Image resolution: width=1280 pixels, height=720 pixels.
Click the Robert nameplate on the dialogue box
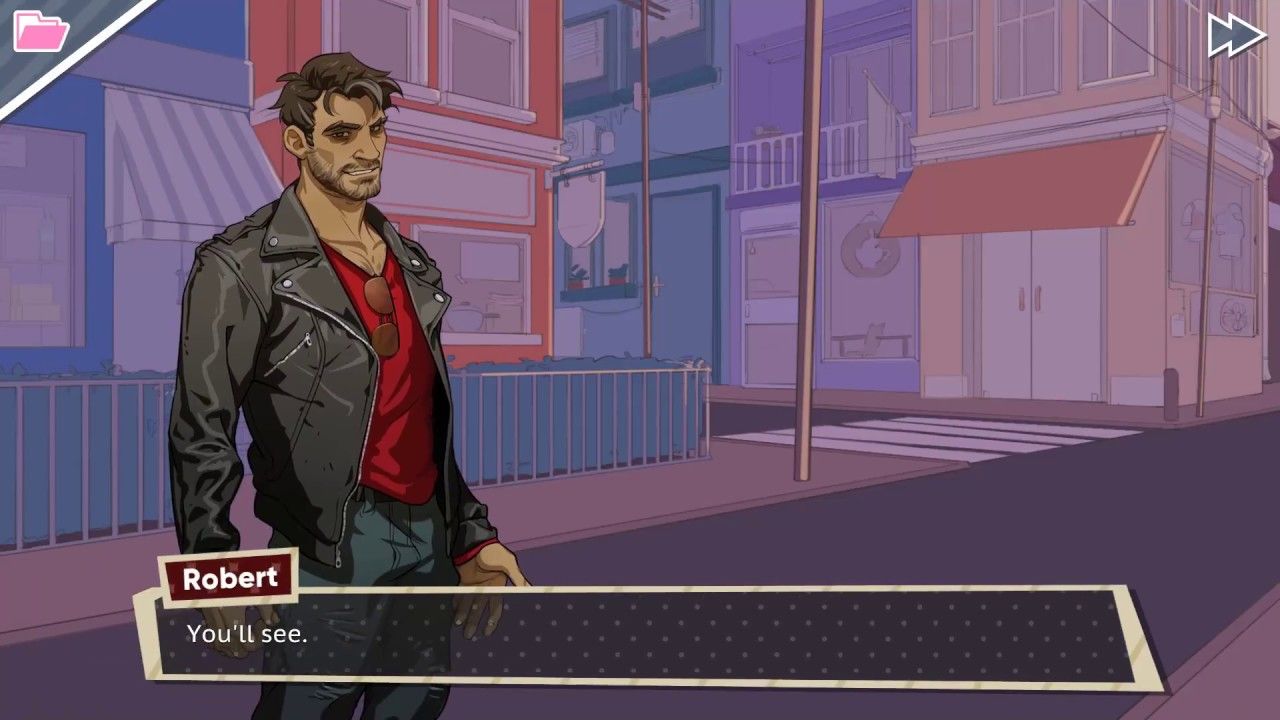(x=228, y=578)
